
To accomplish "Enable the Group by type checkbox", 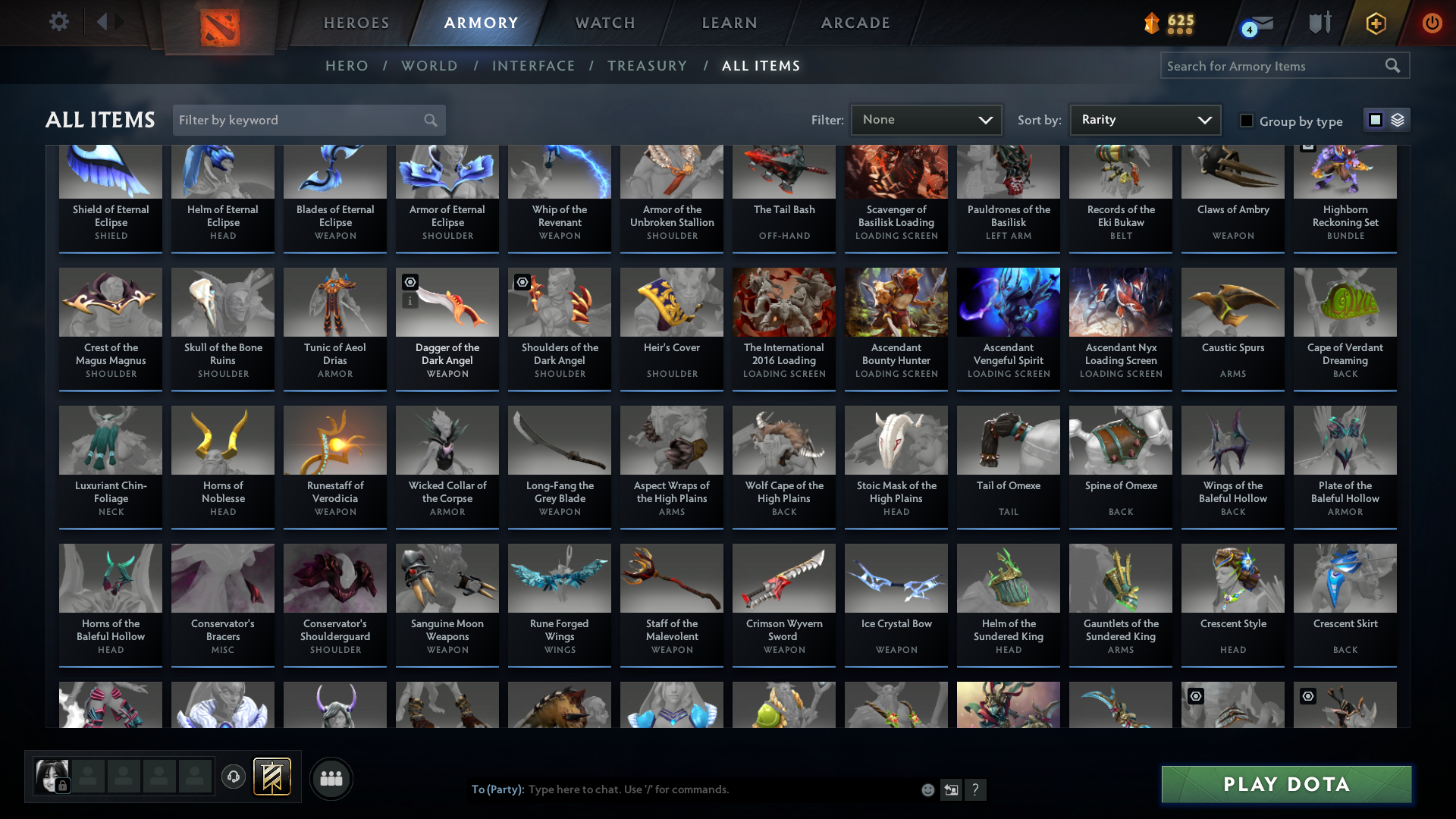I will pyautogui.click(x=1247, y=121).
